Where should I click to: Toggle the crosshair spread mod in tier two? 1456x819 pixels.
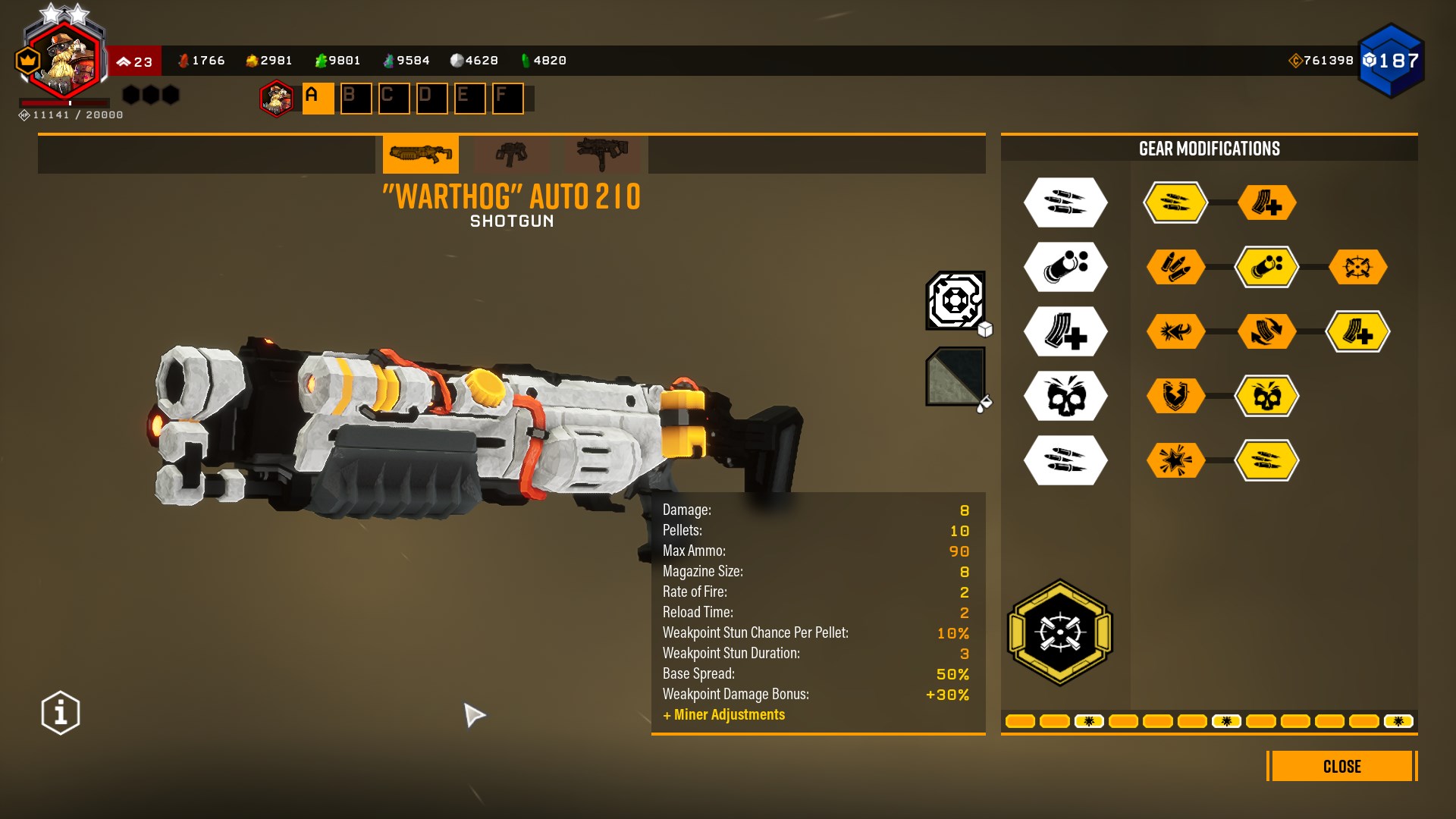click(x=1358, y=267)
